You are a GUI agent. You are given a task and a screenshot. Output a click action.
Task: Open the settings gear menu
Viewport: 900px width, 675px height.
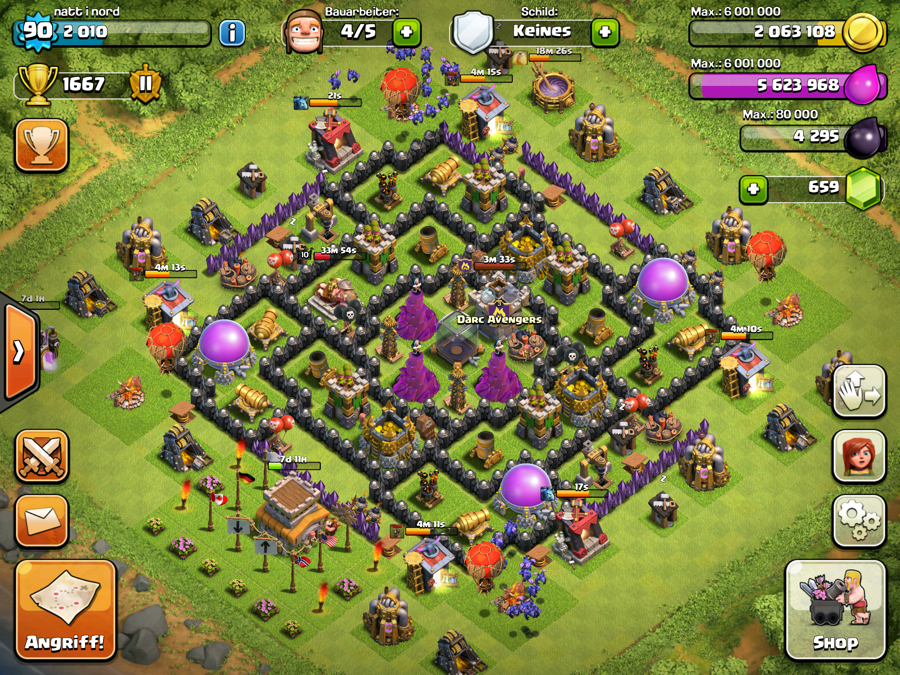click(x=859, y=519)
